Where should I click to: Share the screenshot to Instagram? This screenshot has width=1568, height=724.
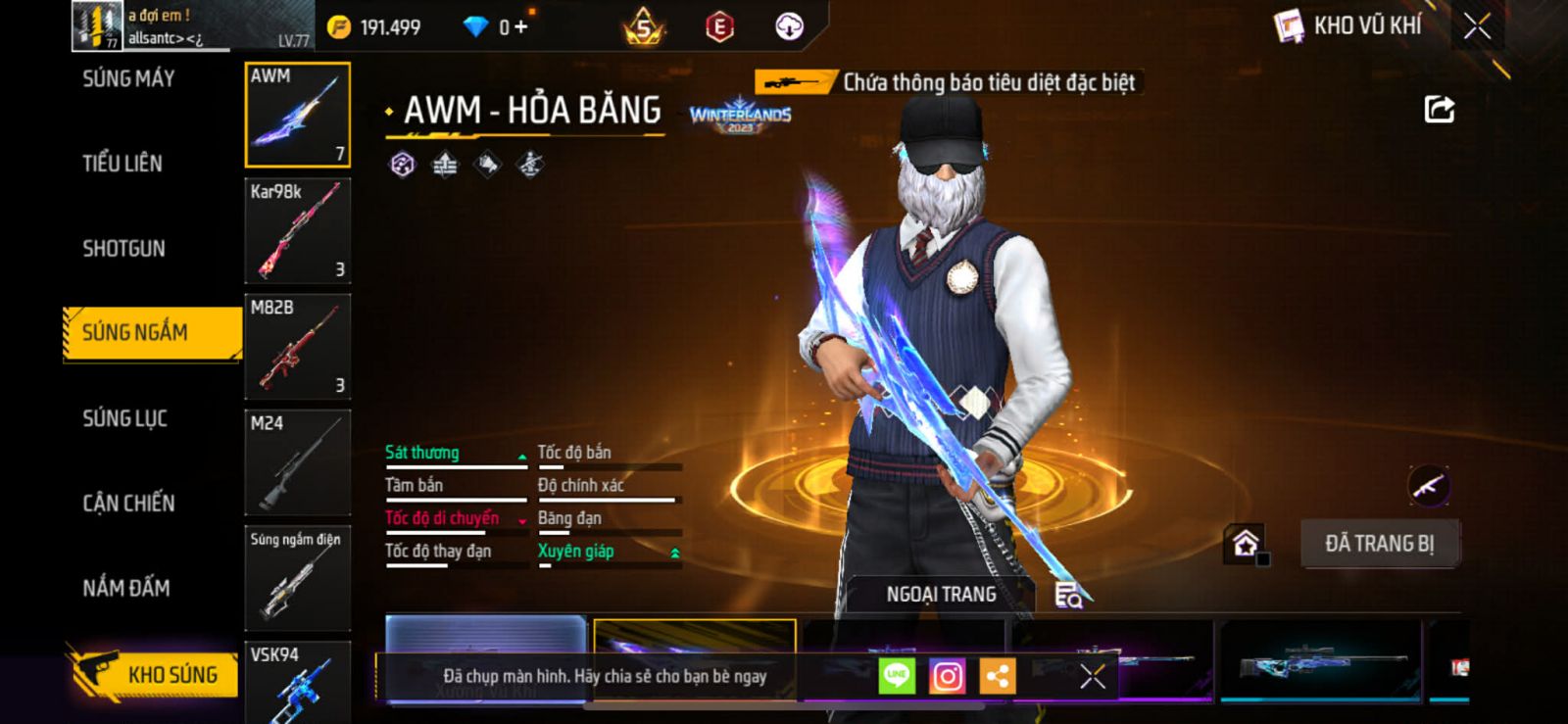[947, 676]
